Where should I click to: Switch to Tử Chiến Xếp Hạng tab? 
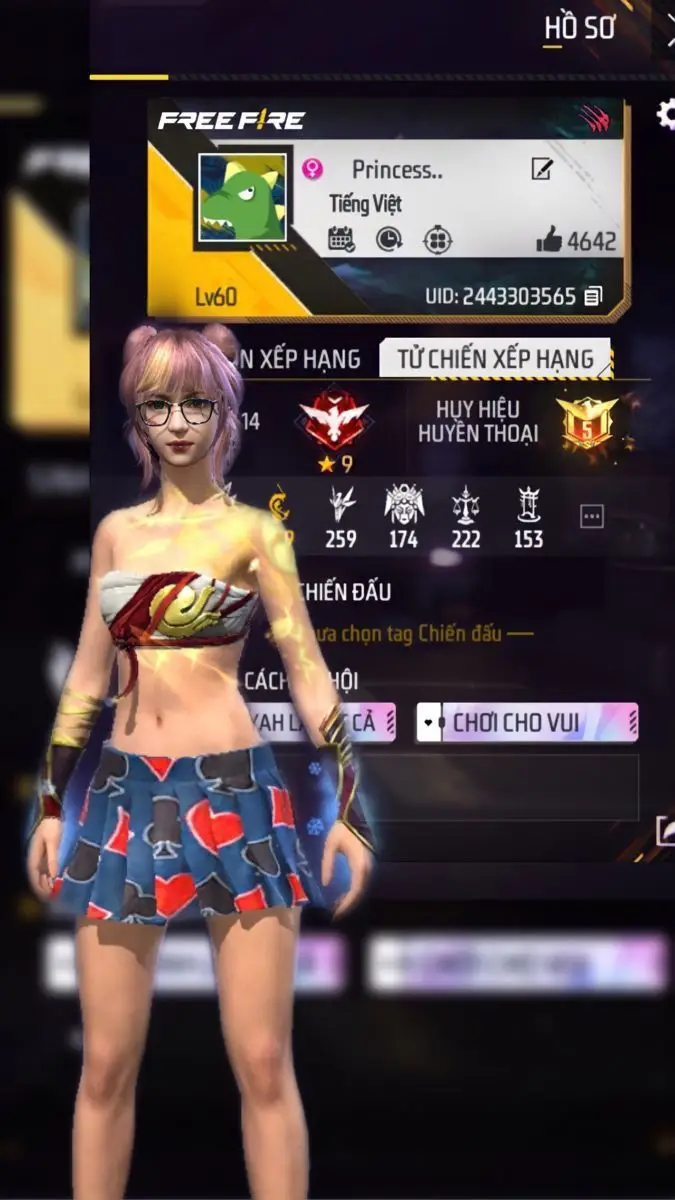495,358
